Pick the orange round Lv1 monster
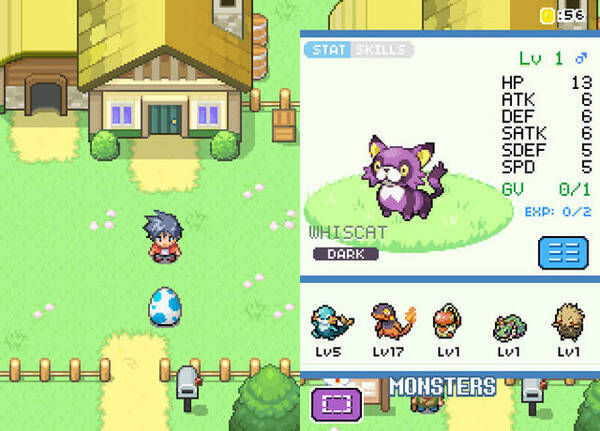Viewport: 600px width, 431px height. click(447, 322)
